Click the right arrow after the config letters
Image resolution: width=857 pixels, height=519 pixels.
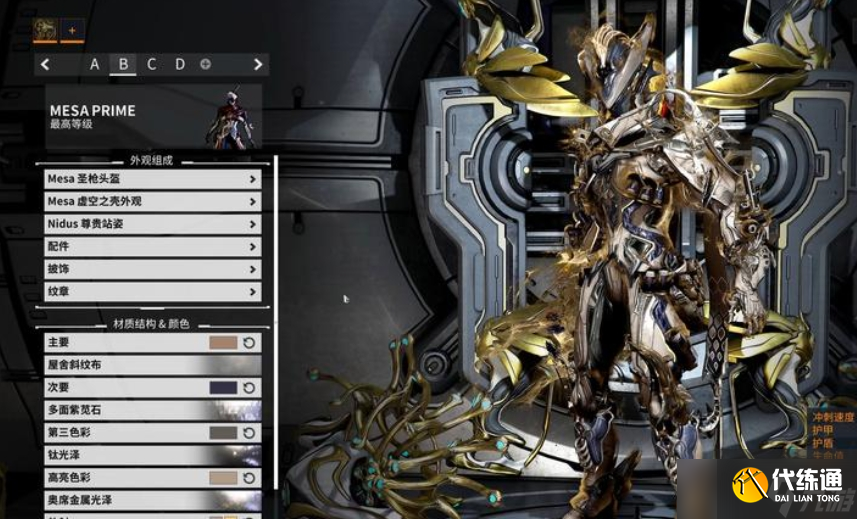[x=258, y=64]
